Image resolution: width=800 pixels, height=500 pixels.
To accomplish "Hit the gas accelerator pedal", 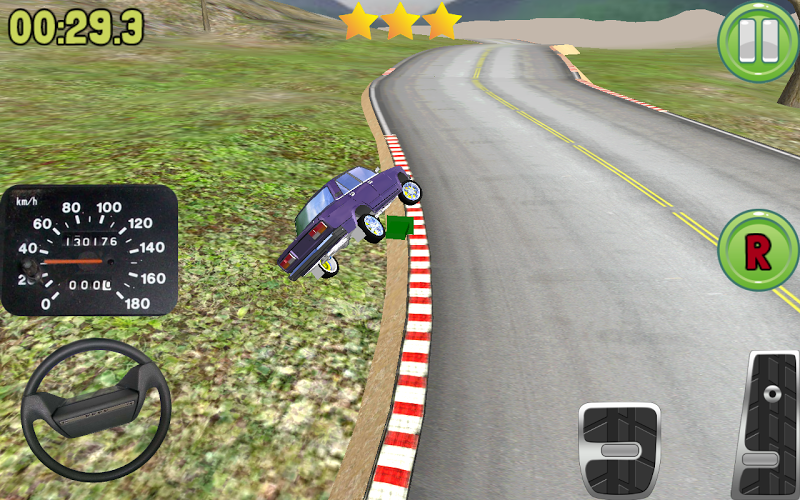I will [766, 425].
